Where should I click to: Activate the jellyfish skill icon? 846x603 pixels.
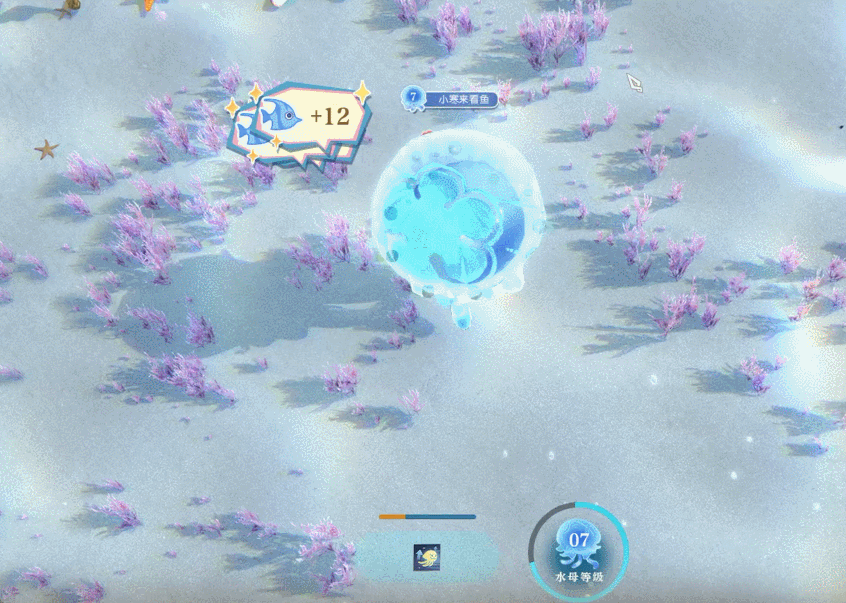427,557
